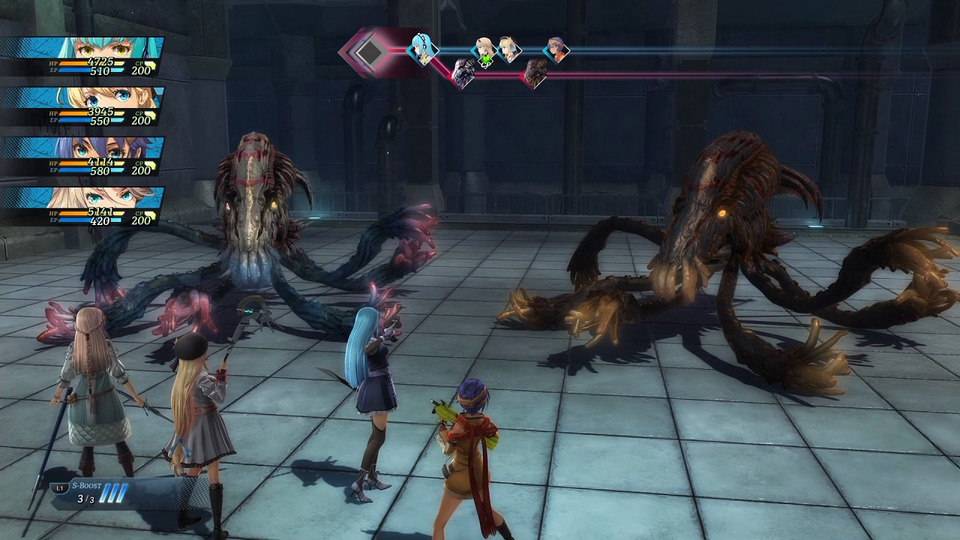This screenshot has width=960, height=540.
Task: Choose the purple-haired portrait on the turn bar
Action: (x=557, y=49)
